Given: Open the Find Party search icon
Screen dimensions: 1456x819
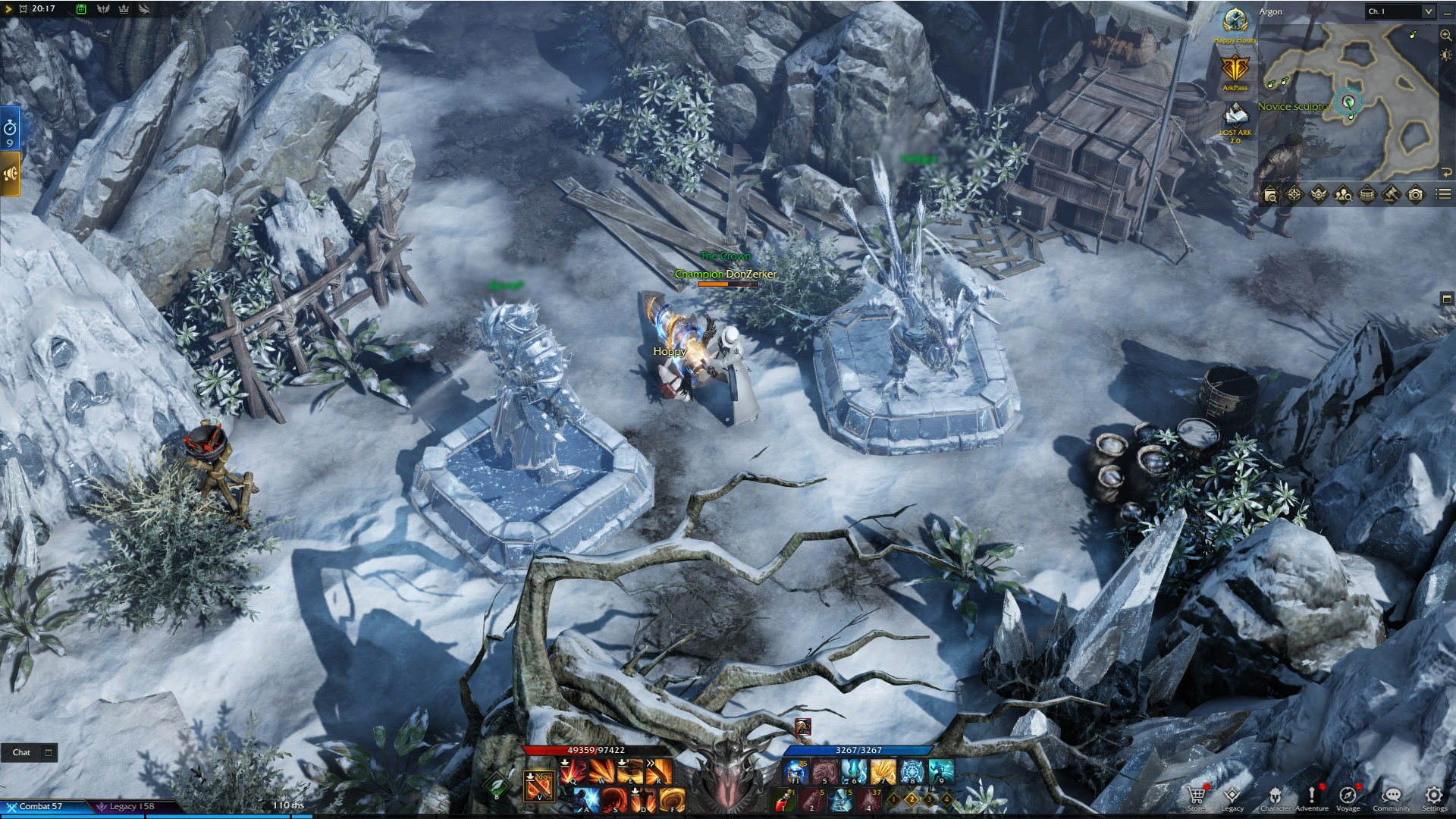Looking at the screenshot, I should click(1344, 196).
